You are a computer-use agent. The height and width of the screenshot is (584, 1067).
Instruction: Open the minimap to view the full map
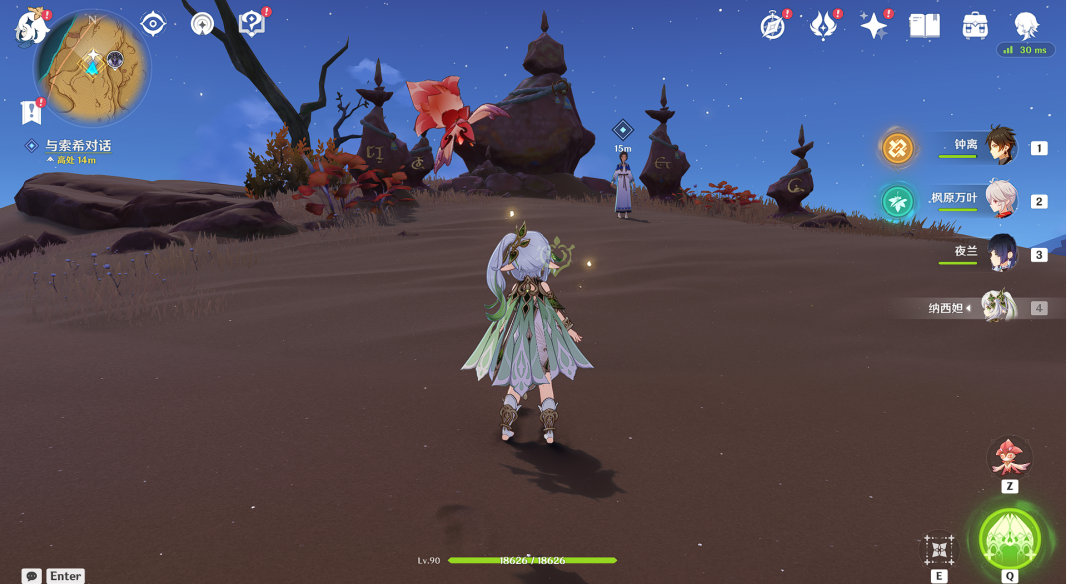pos(92,66)
